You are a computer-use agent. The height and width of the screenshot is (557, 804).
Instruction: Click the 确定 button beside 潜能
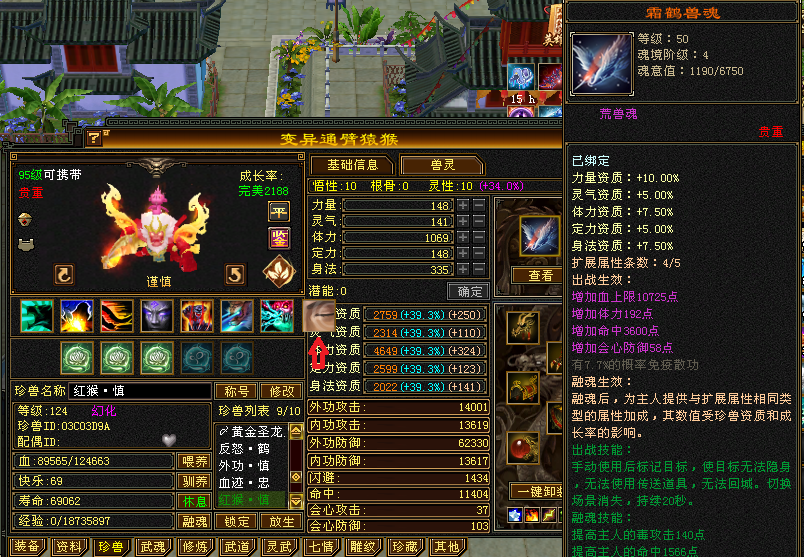tap(467, 291)
